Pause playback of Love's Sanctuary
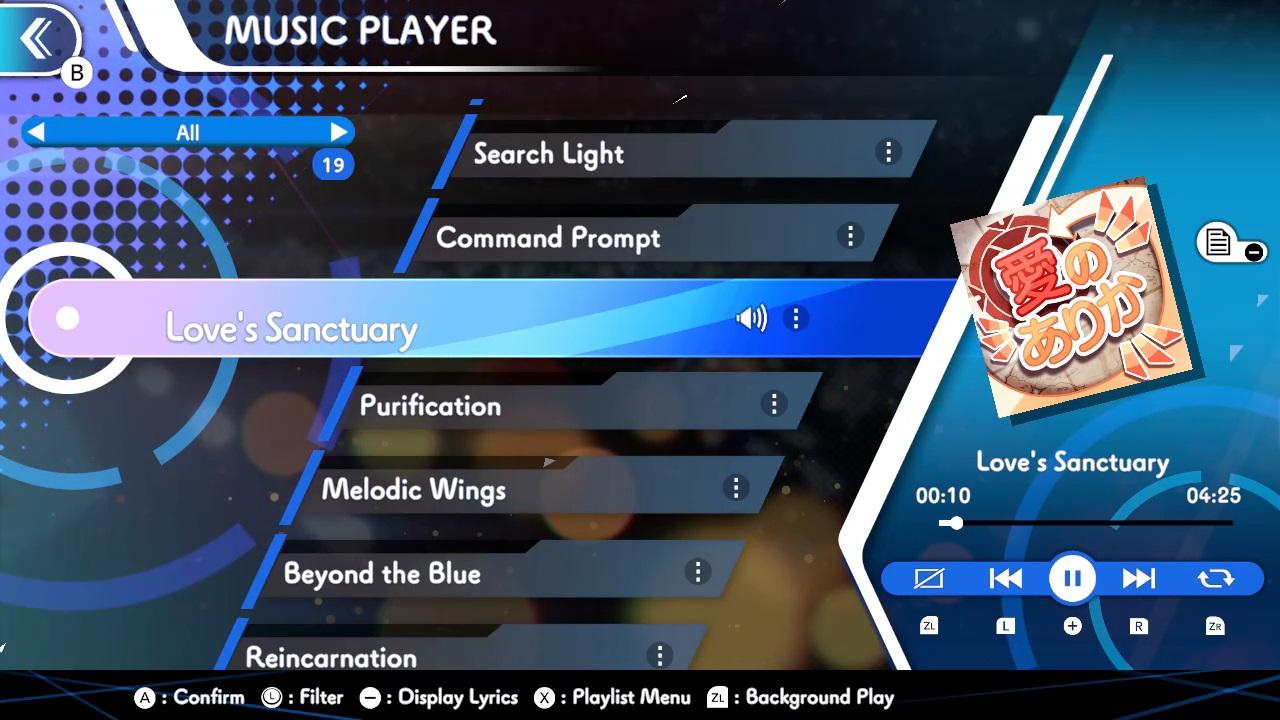Viewport: 1280px width, 720px height. (1072, 578)
